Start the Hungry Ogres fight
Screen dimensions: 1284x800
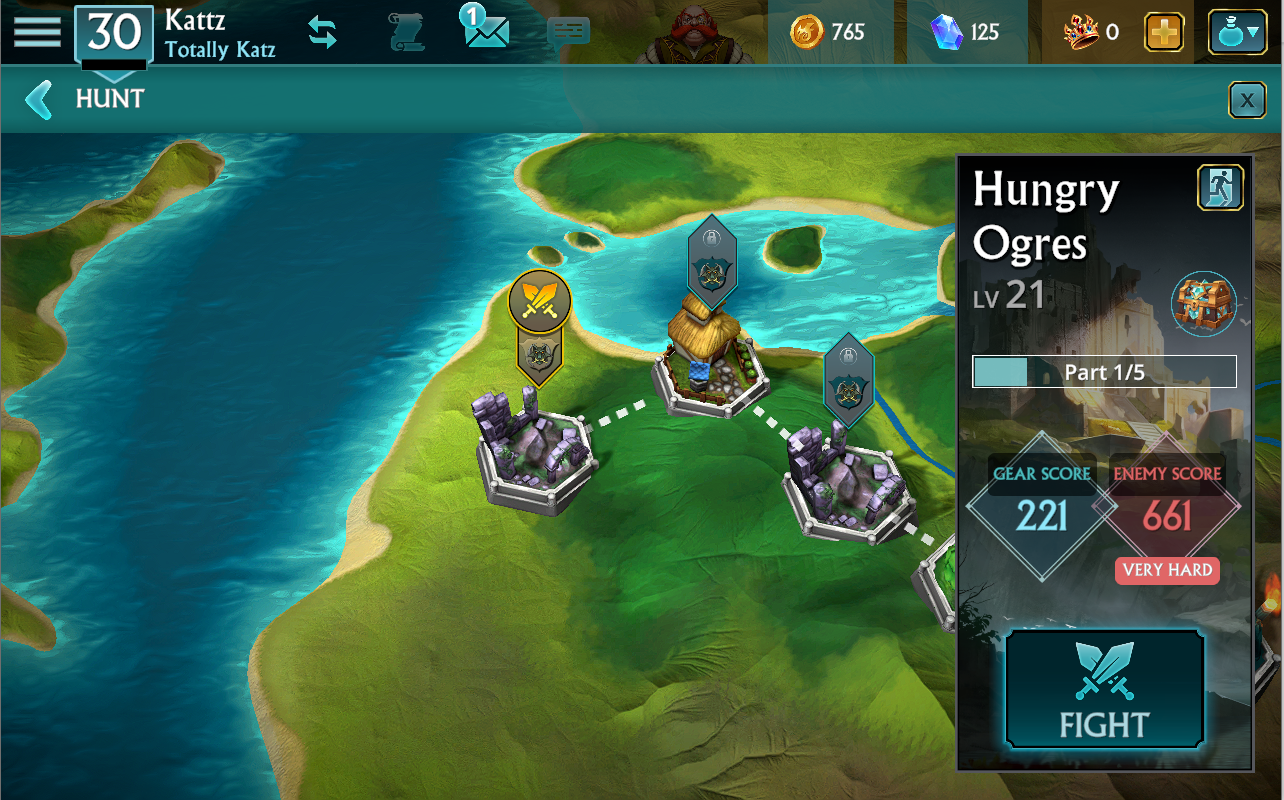coord(1104,689)
